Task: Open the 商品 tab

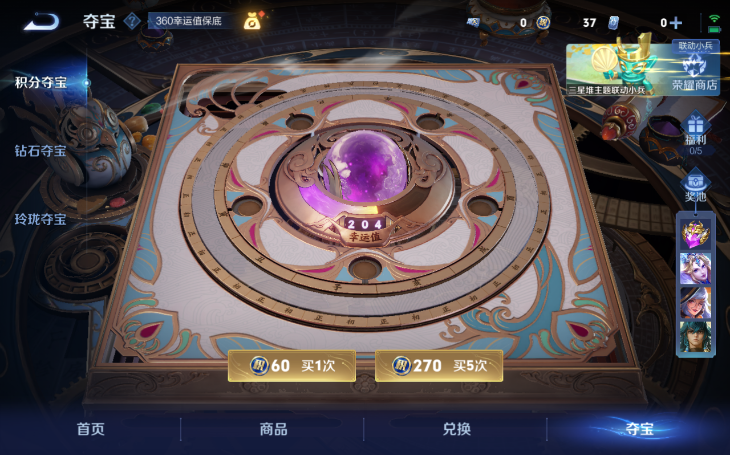Action: (273, 429)
